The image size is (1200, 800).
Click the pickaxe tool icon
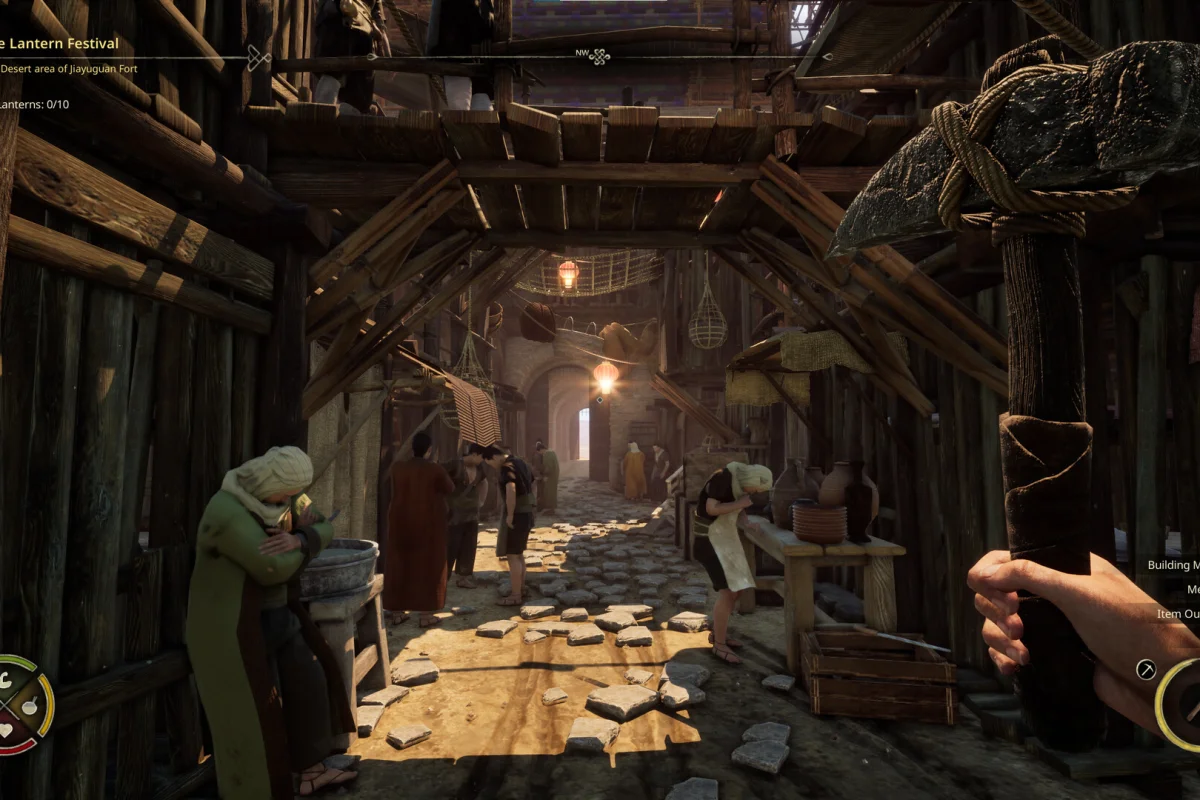coord(1146,670)
